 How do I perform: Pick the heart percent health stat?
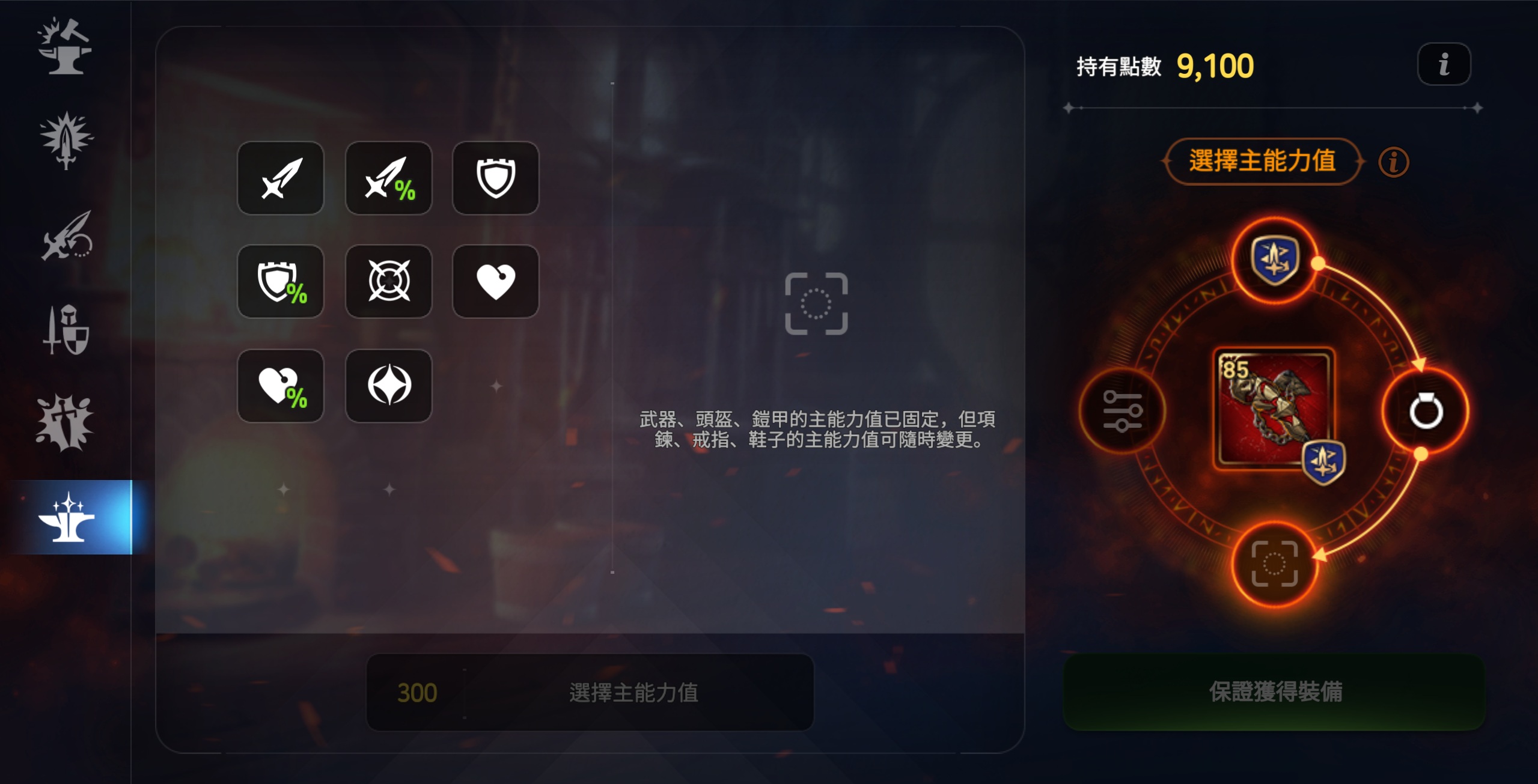(280, 386)
